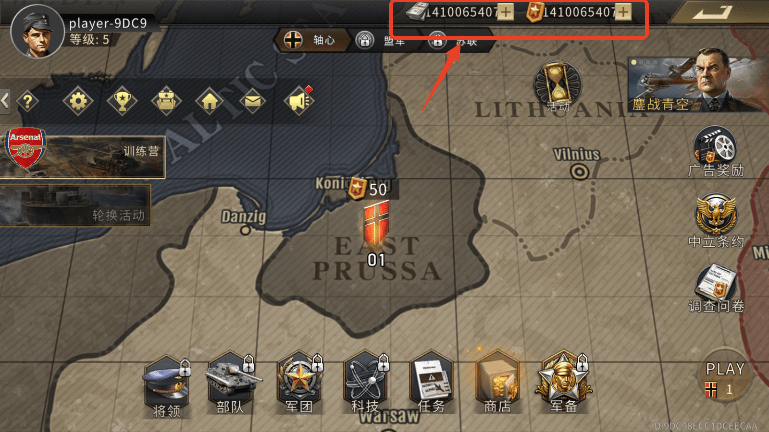Add more cash with the plus button
This screenshot has height=432, width=769.
(x=506, y=12)
